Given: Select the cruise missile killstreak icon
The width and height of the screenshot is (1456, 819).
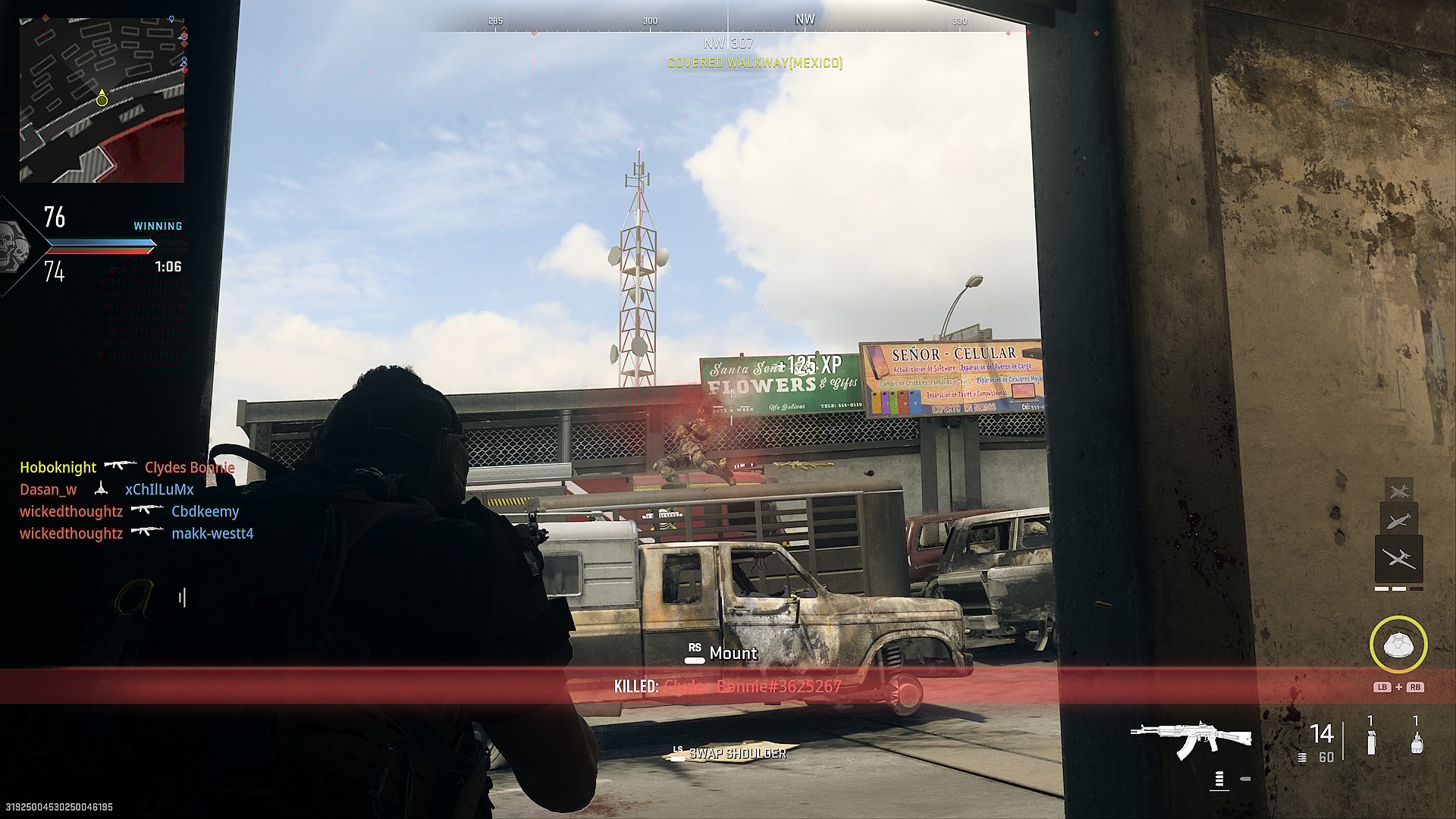Looking at the screenshot, I should [1398, 522].
